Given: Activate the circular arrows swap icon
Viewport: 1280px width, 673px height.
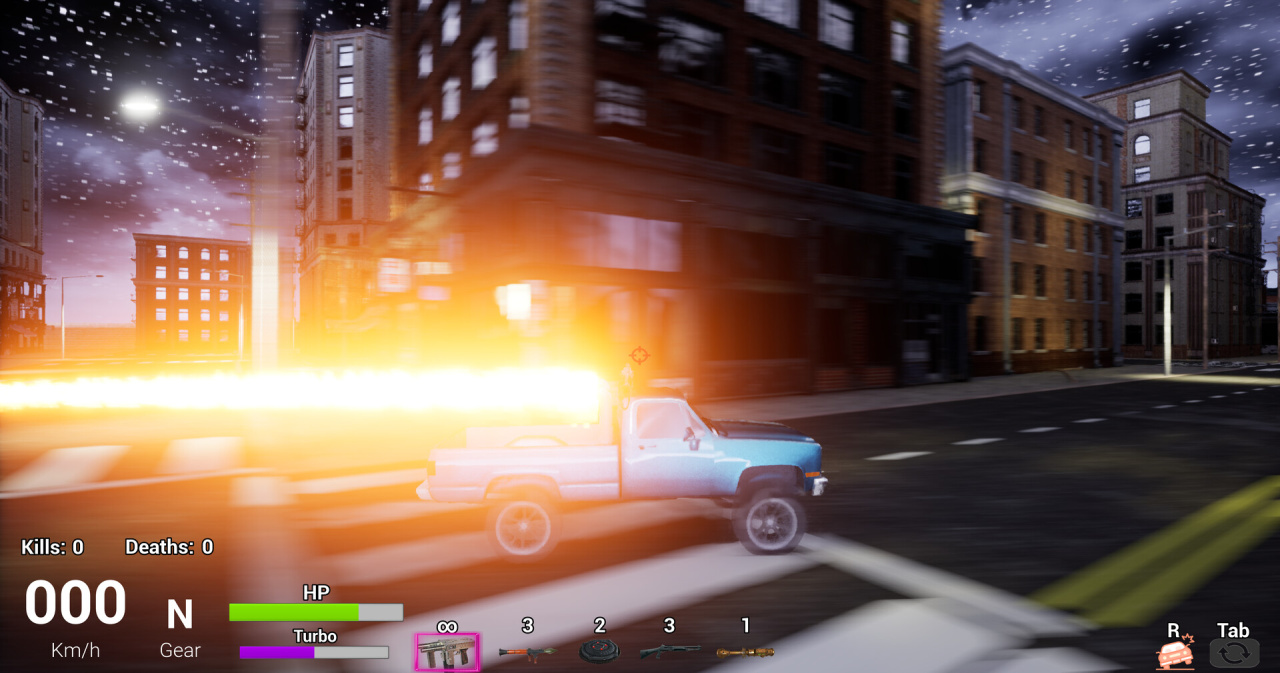Looking at the screenshot, I should click(1233, 654).
